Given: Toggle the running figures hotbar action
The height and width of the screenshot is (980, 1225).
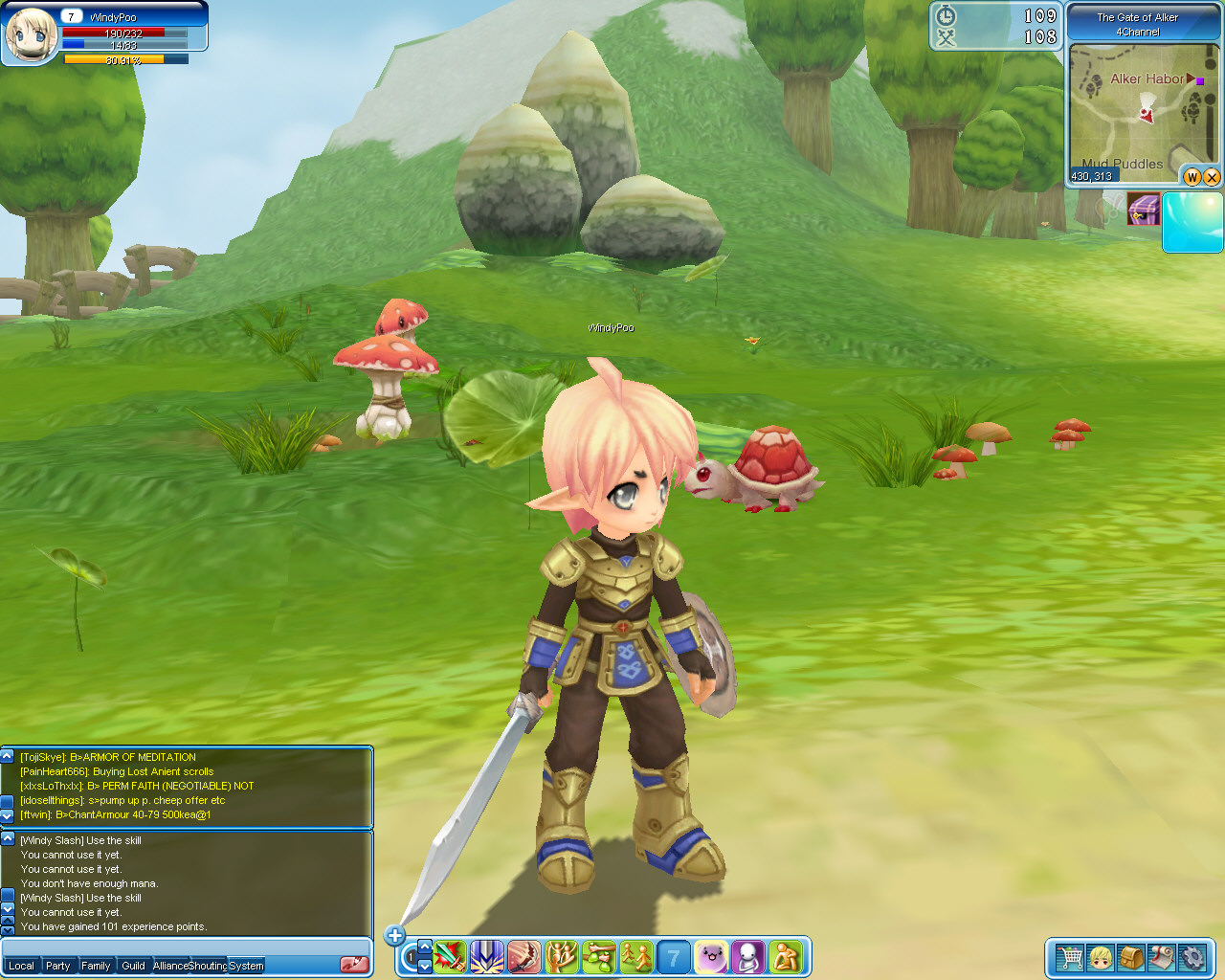Looking at the screenshot, I should 636,956.
